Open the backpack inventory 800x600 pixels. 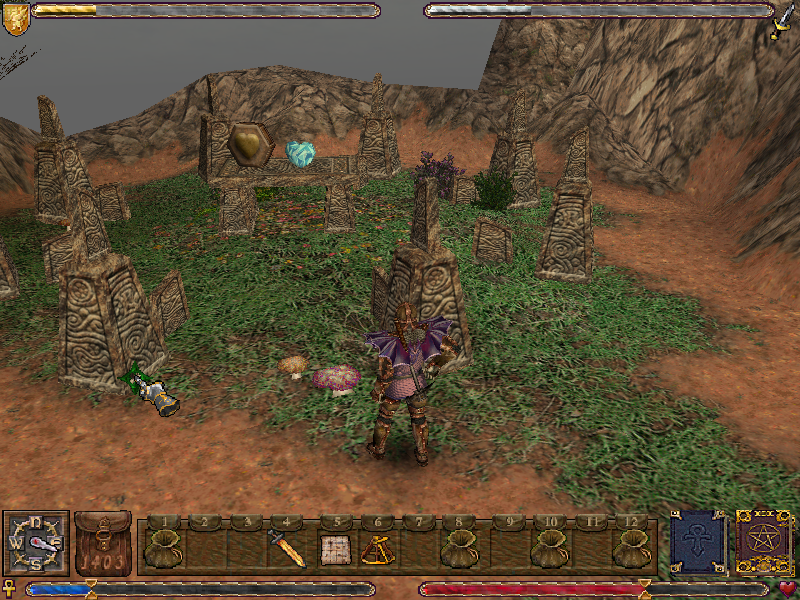pyautogui.click(x=102, y=545)
